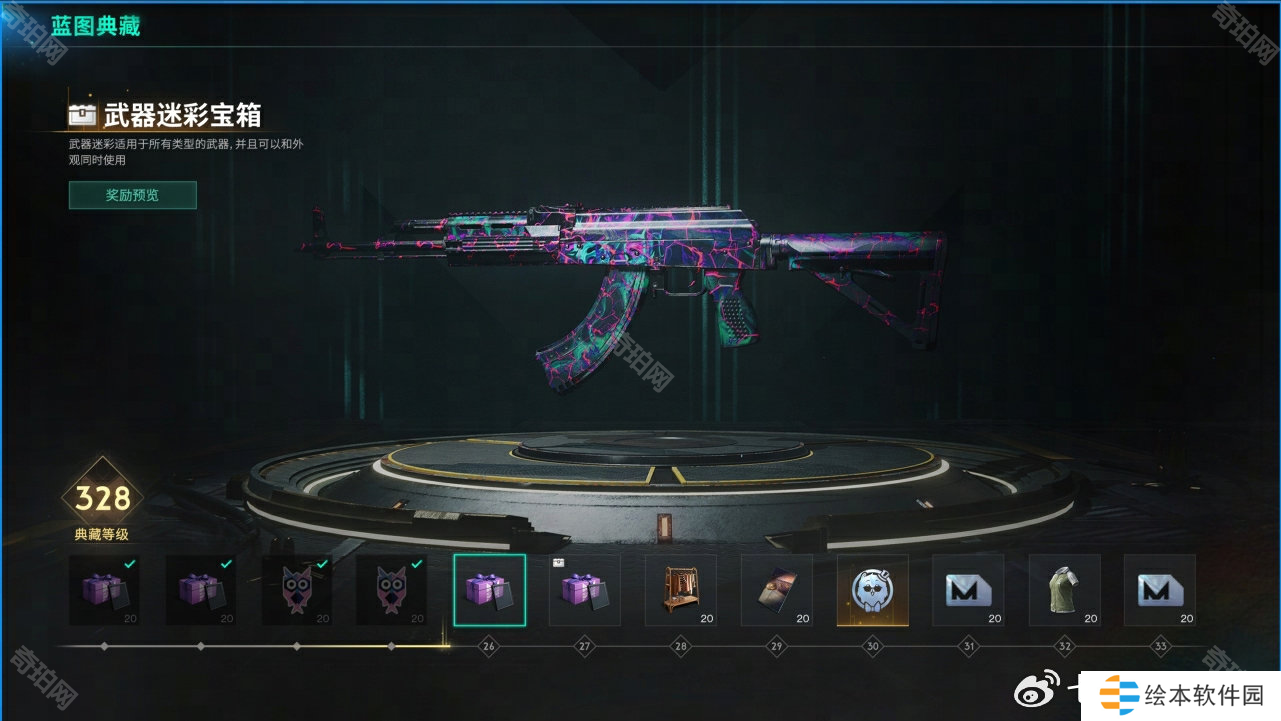View the level 29 card reward
The width and height of the screenshot is (1281, 721).
(777, 590)
